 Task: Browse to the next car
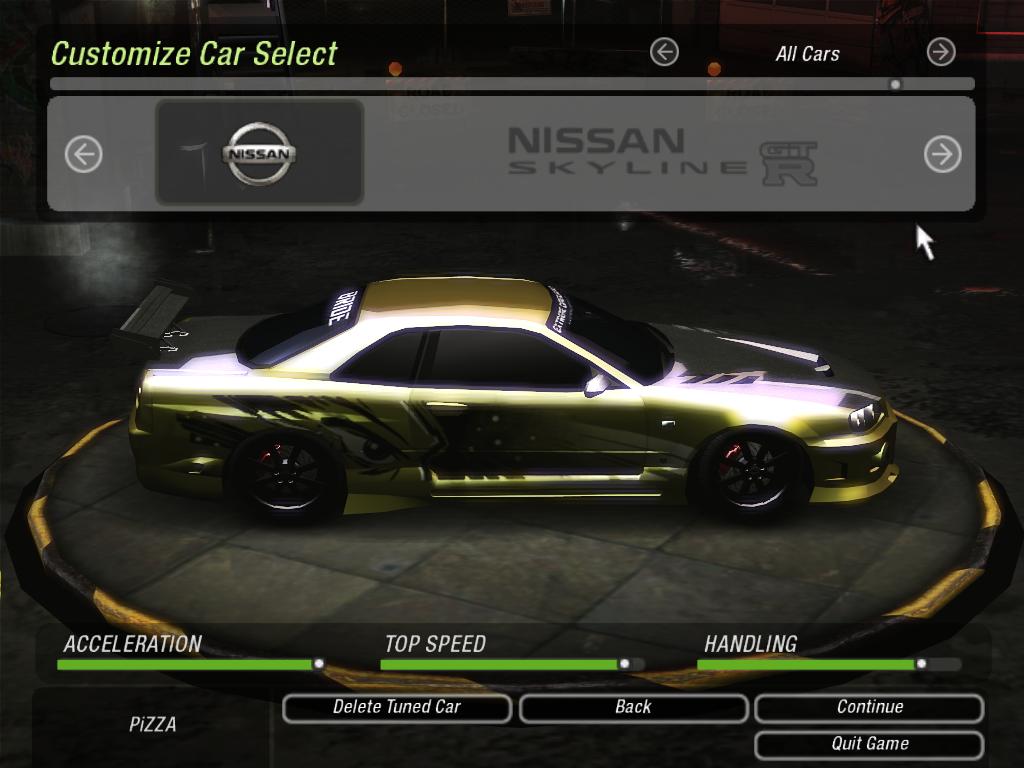(x=941, y=154)
